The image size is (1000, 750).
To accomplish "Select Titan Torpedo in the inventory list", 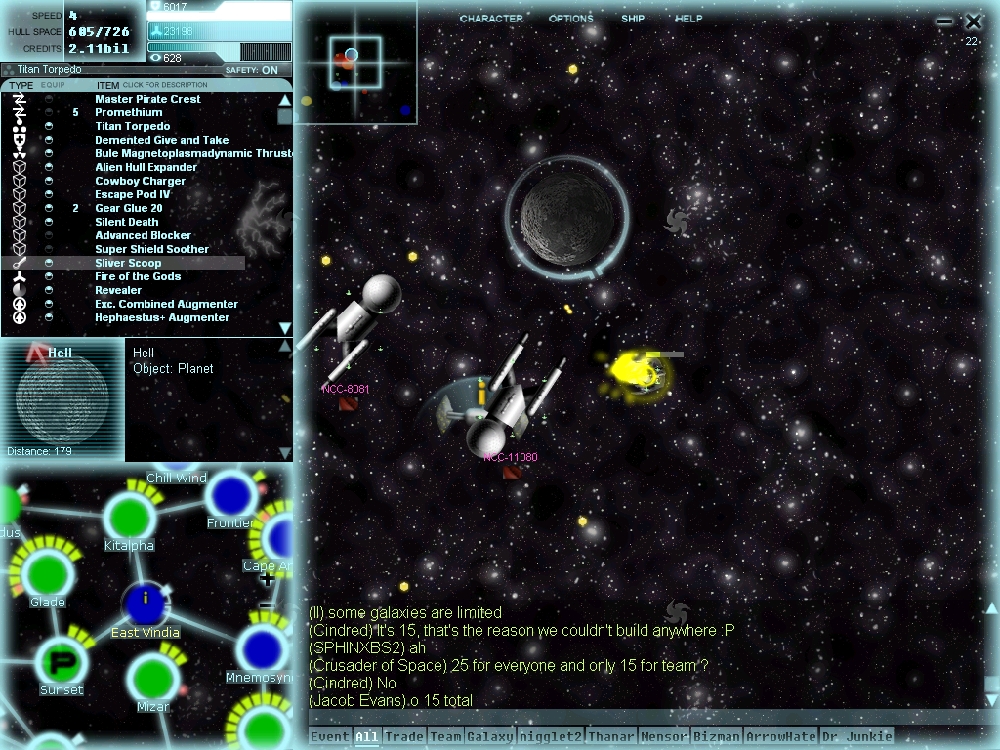I will [x=132, y=127].
